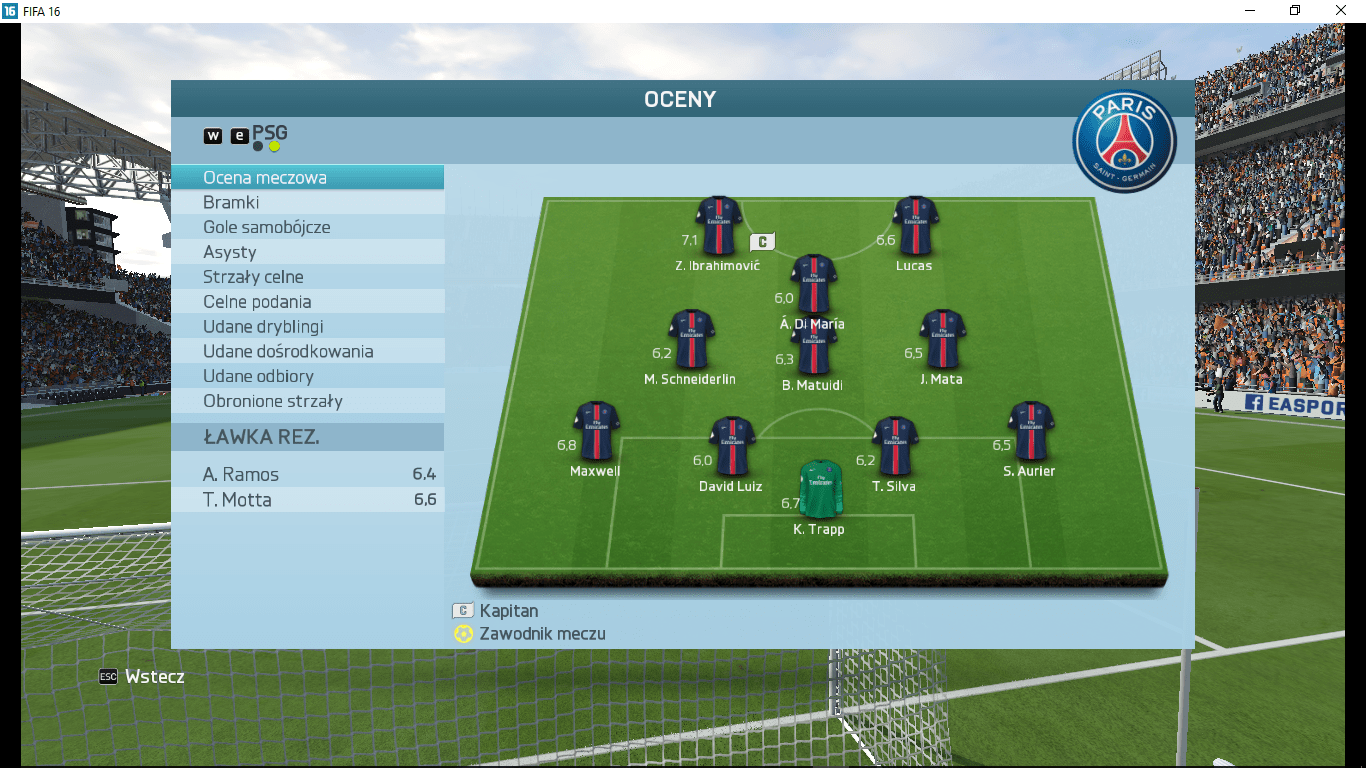Screen dimensions: 1366x768
Task: Click Lucas's shirt on the pitch
Action: (x=915, y=226)
